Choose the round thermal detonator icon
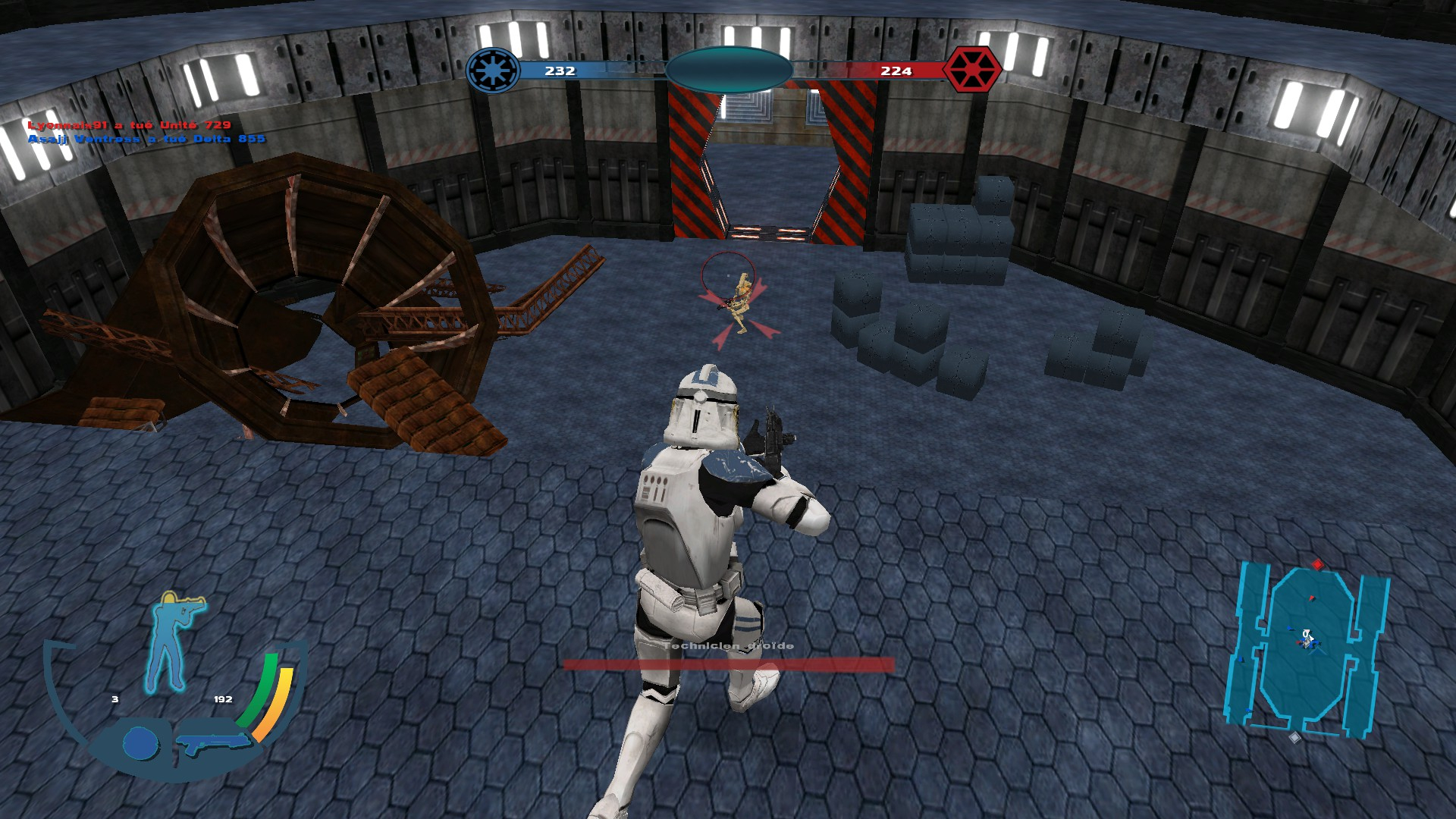The image size is (1456, 819). click(140, 743)
